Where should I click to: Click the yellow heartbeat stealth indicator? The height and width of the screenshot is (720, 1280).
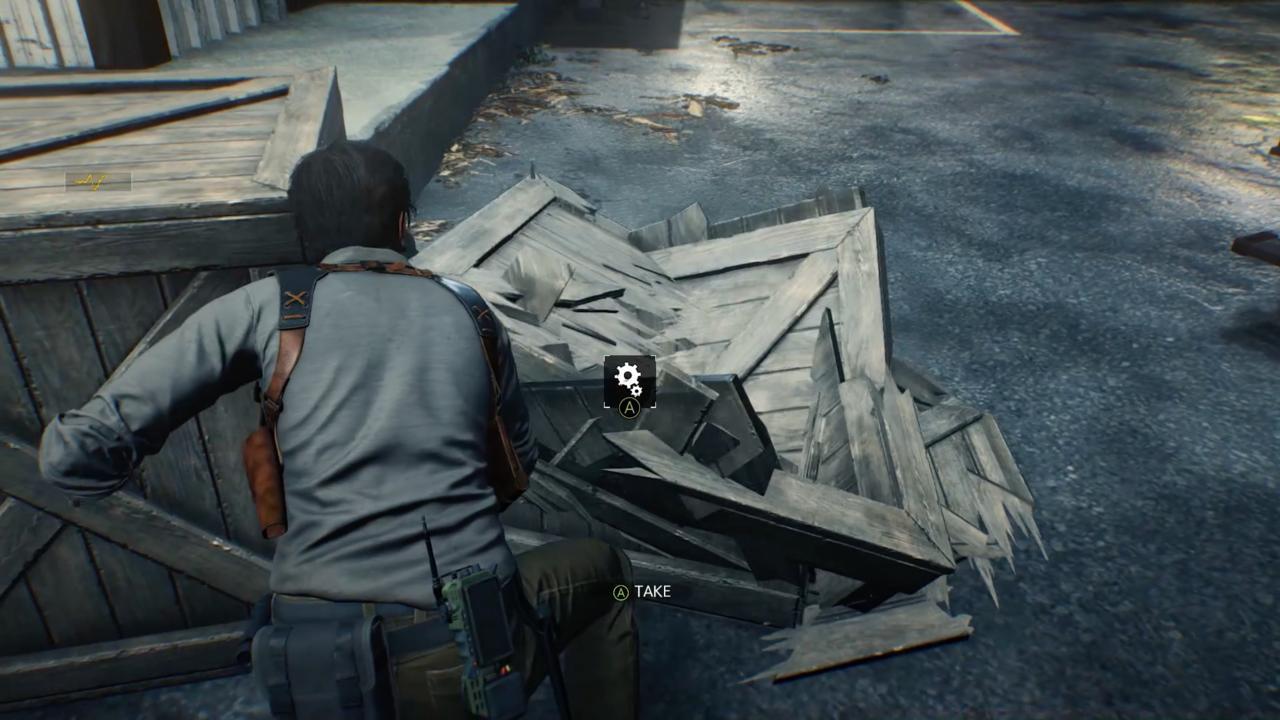click(x=92, y=181)
